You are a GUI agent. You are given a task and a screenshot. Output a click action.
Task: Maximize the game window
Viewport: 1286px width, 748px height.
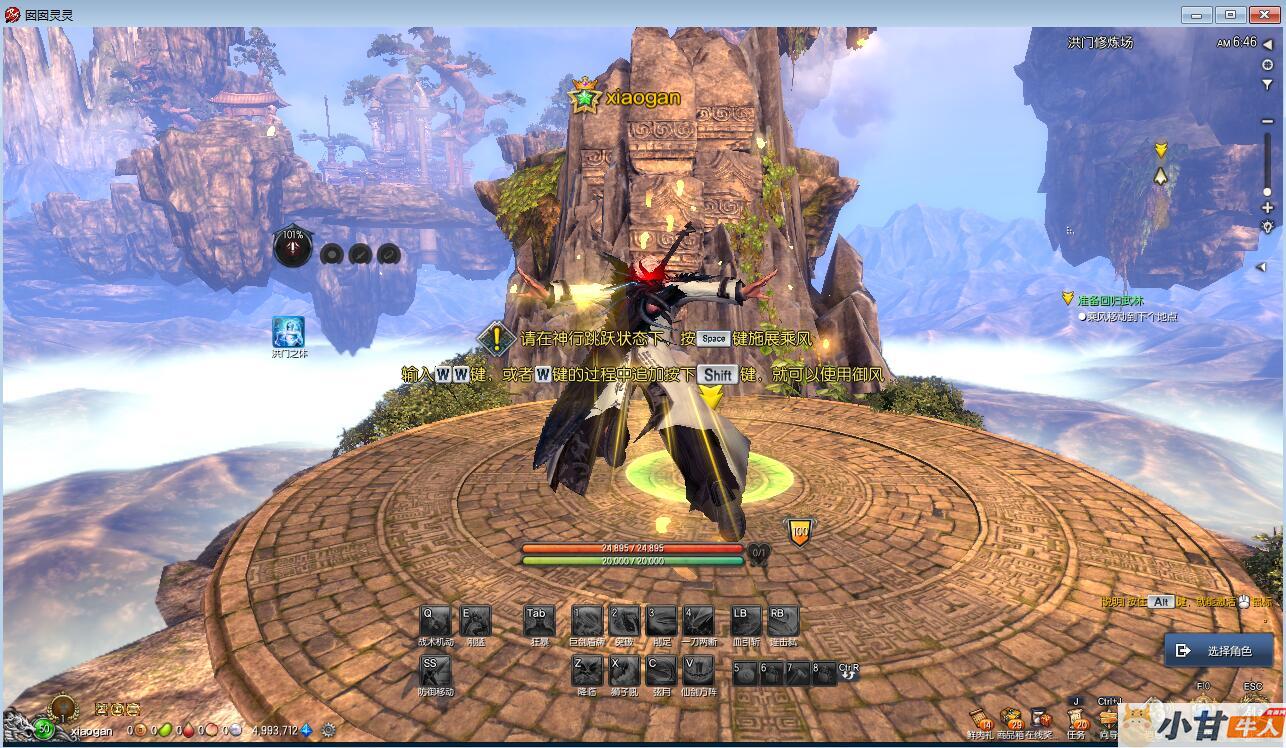1230,15
